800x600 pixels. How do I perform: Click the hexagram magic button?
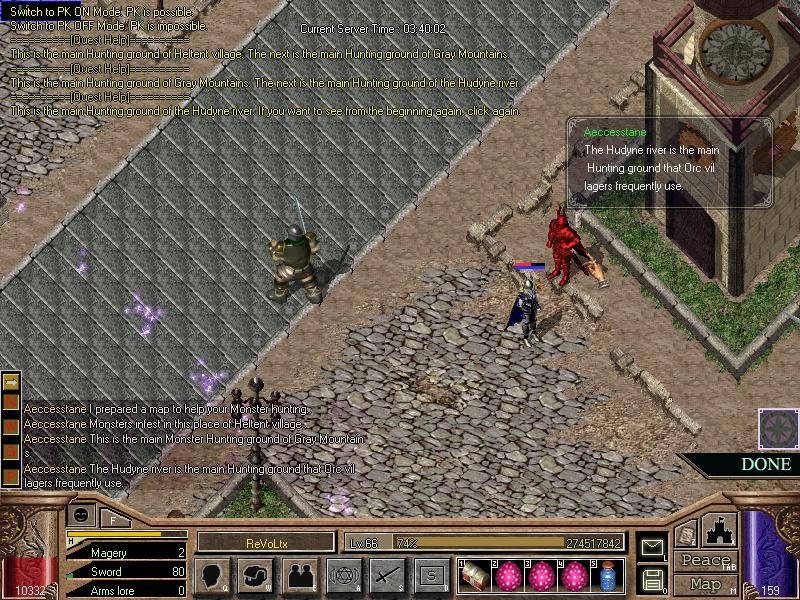[342, 575]
